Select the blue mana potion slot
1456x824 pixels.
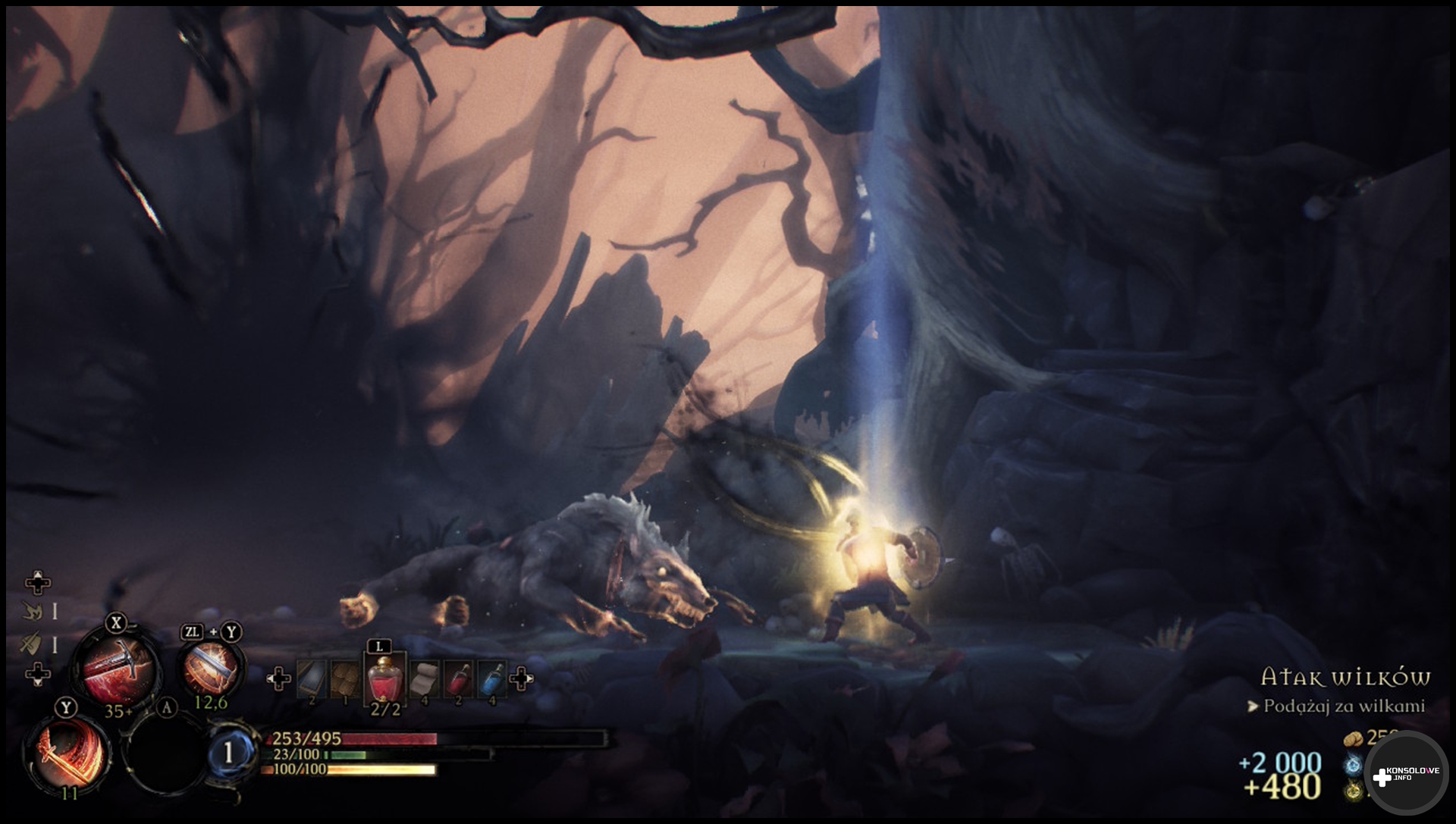492,679
